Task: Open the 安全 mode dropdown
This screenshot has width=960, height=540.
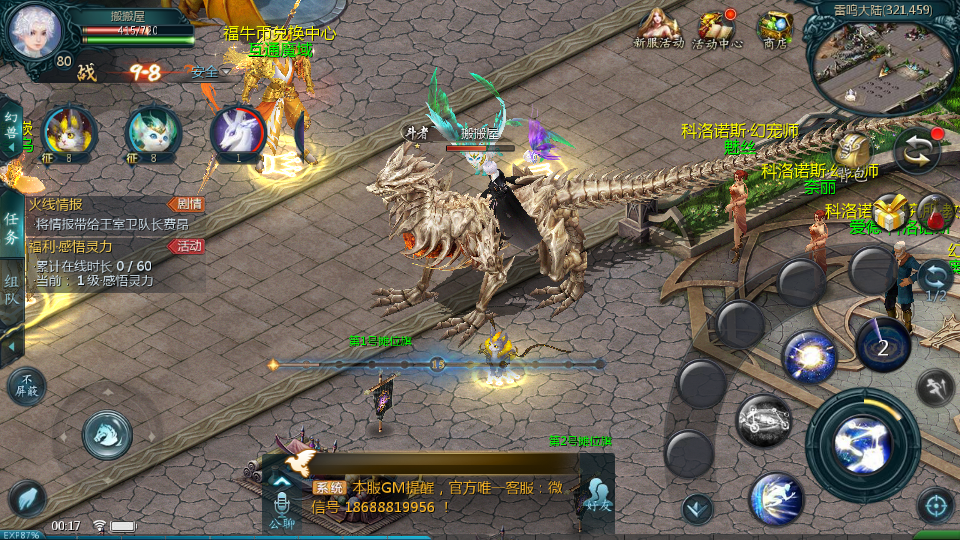Action: [x=210, y=72]
